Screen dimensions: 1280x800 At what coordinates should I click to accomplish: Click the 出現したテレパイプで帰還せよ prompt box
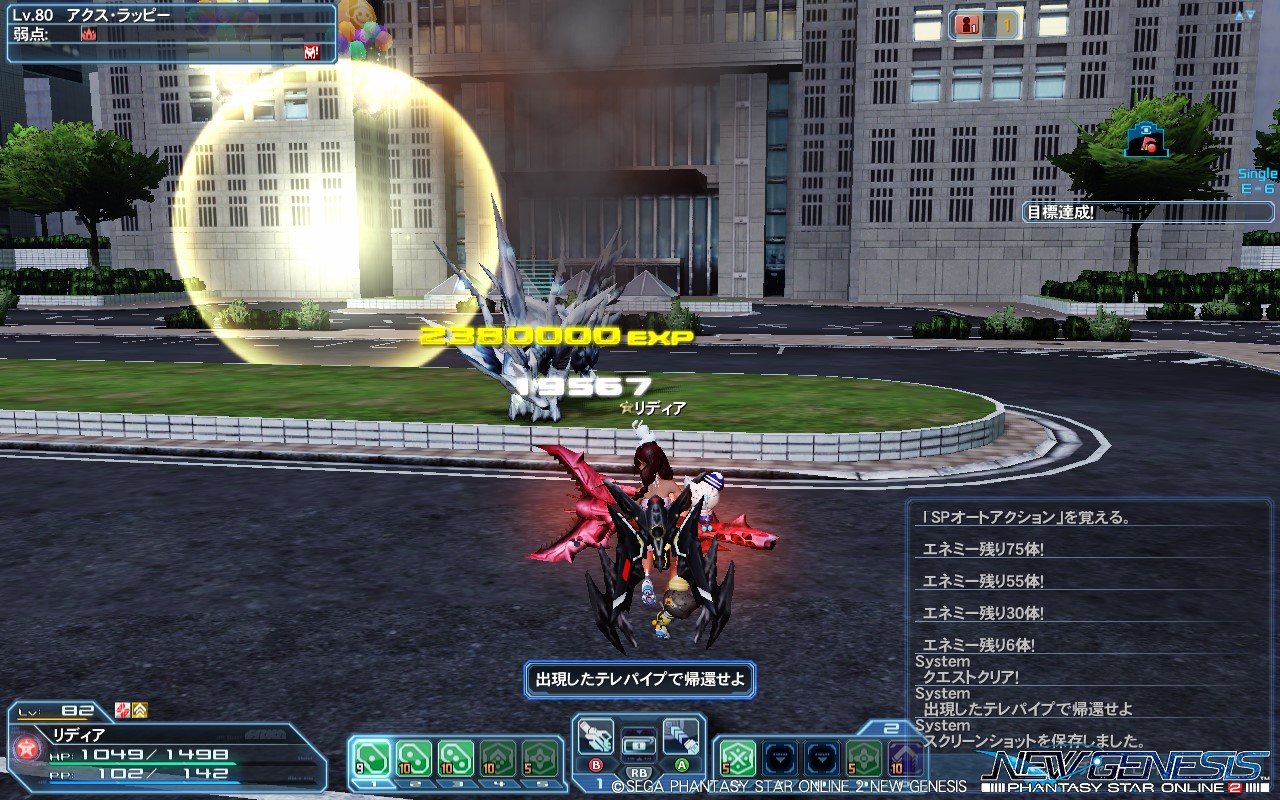(640, 679)
